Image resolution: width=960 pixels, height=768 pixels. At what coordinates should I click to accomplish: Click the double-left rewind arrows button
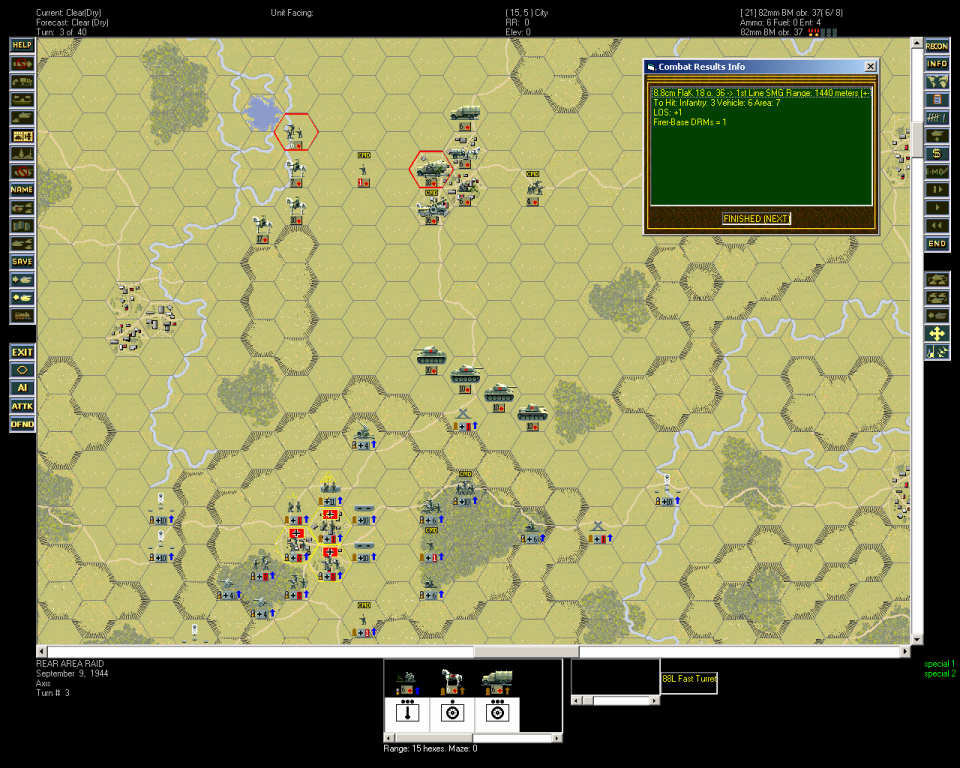point(937,225)
